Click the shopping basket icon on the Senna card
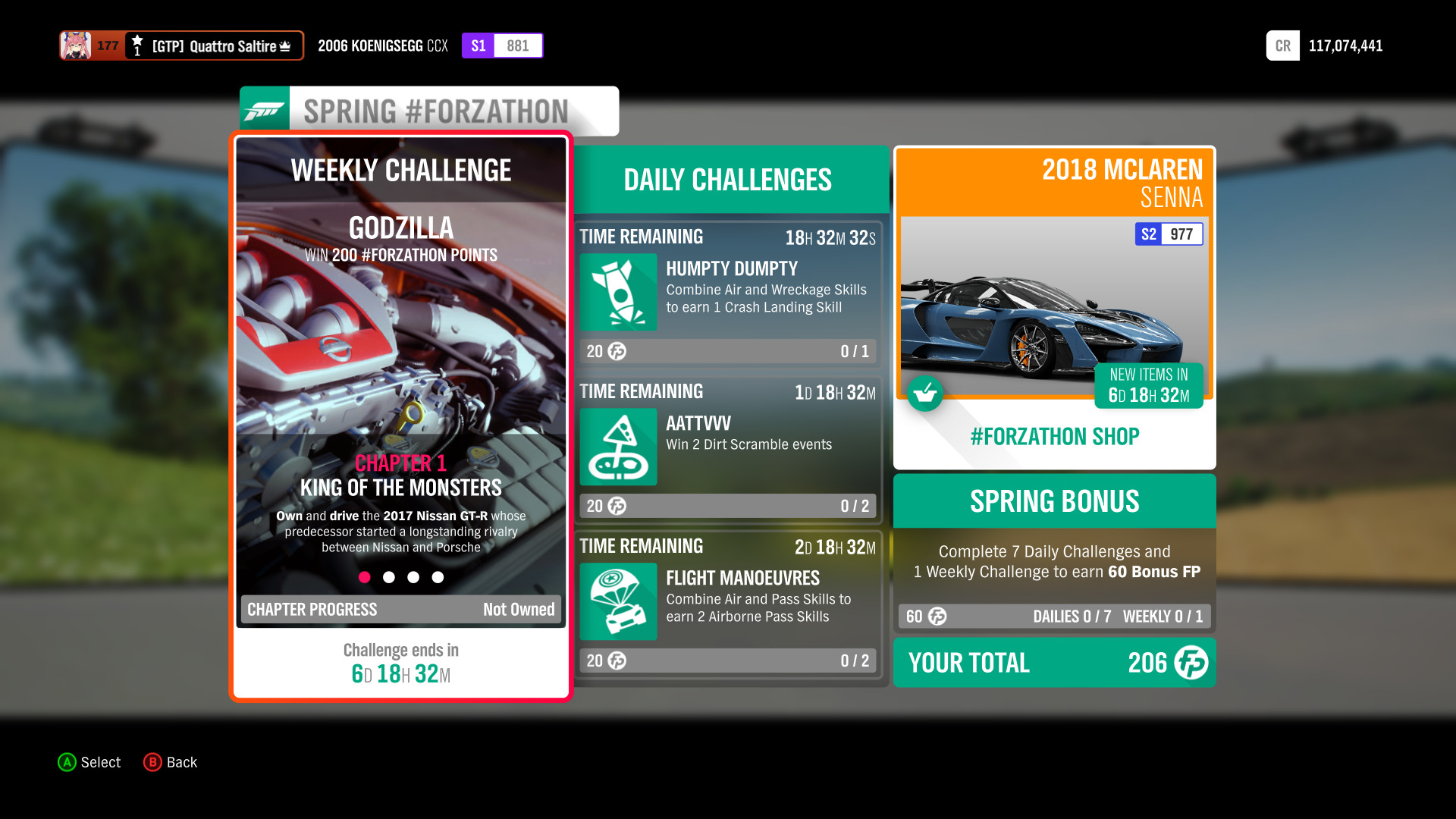Image resolution: width=1456 pixels, height=819 pixels. pyautogui.click(x=925, y=394)
